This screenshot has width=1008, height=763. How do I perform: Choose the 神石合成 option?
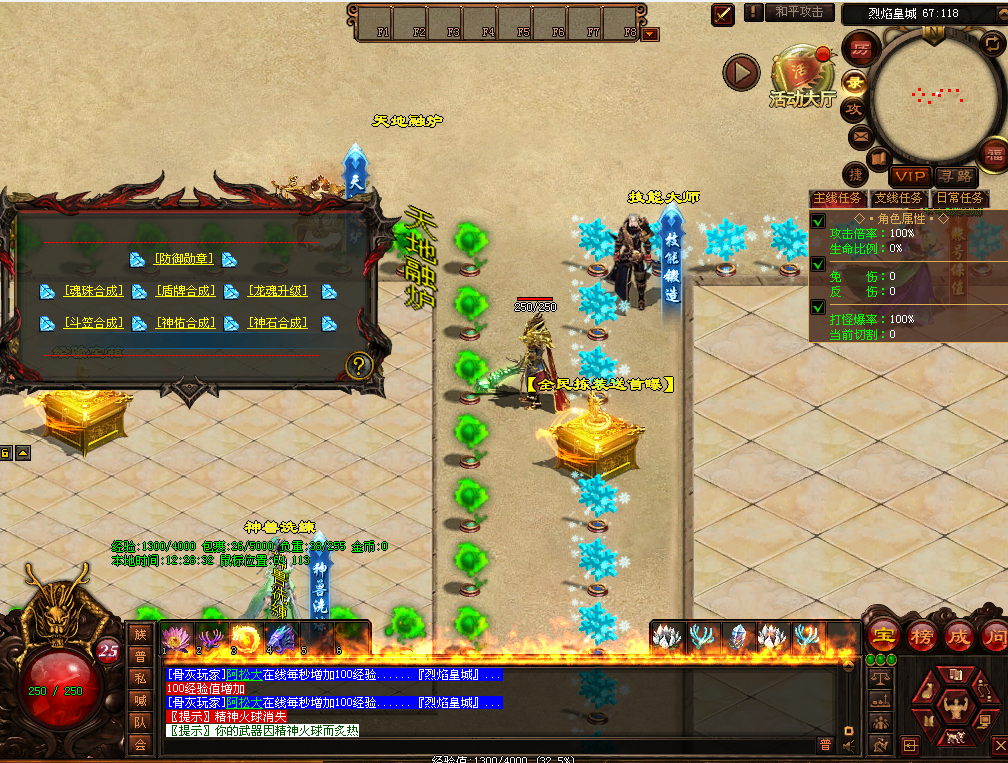tap(278, 323)
